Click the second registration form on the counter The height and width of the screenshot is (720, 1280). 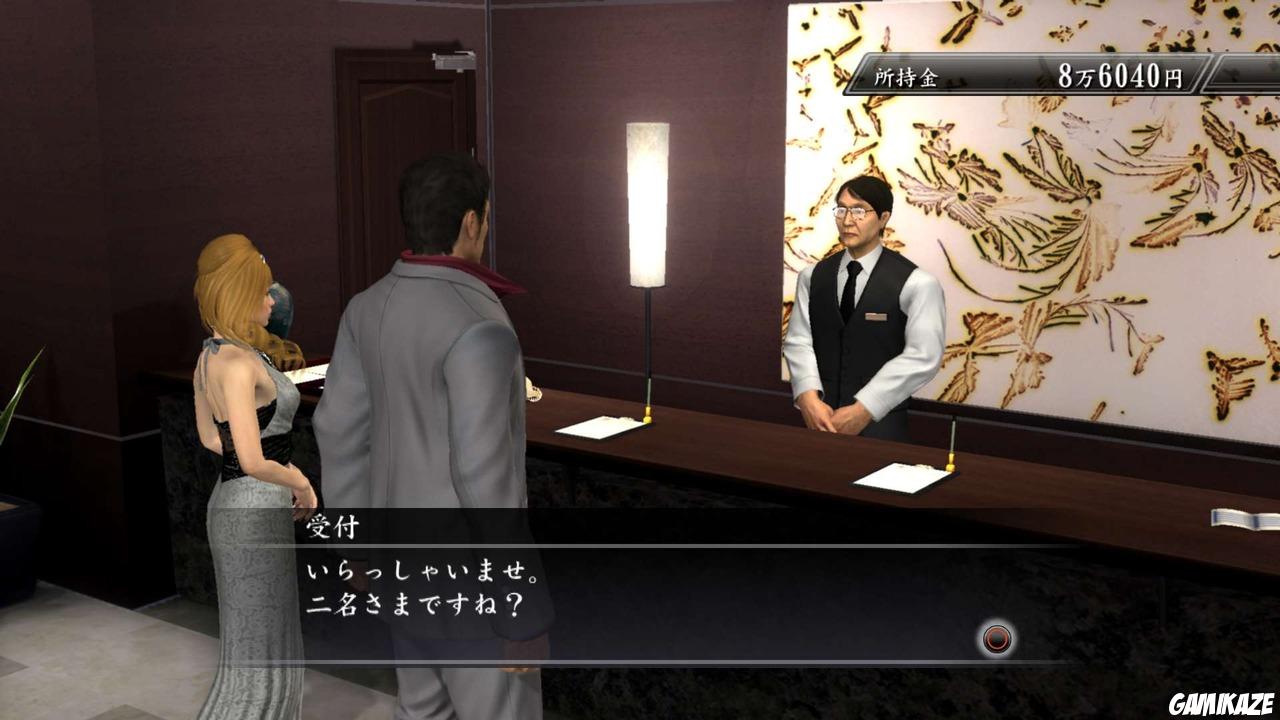pos(898,480)
